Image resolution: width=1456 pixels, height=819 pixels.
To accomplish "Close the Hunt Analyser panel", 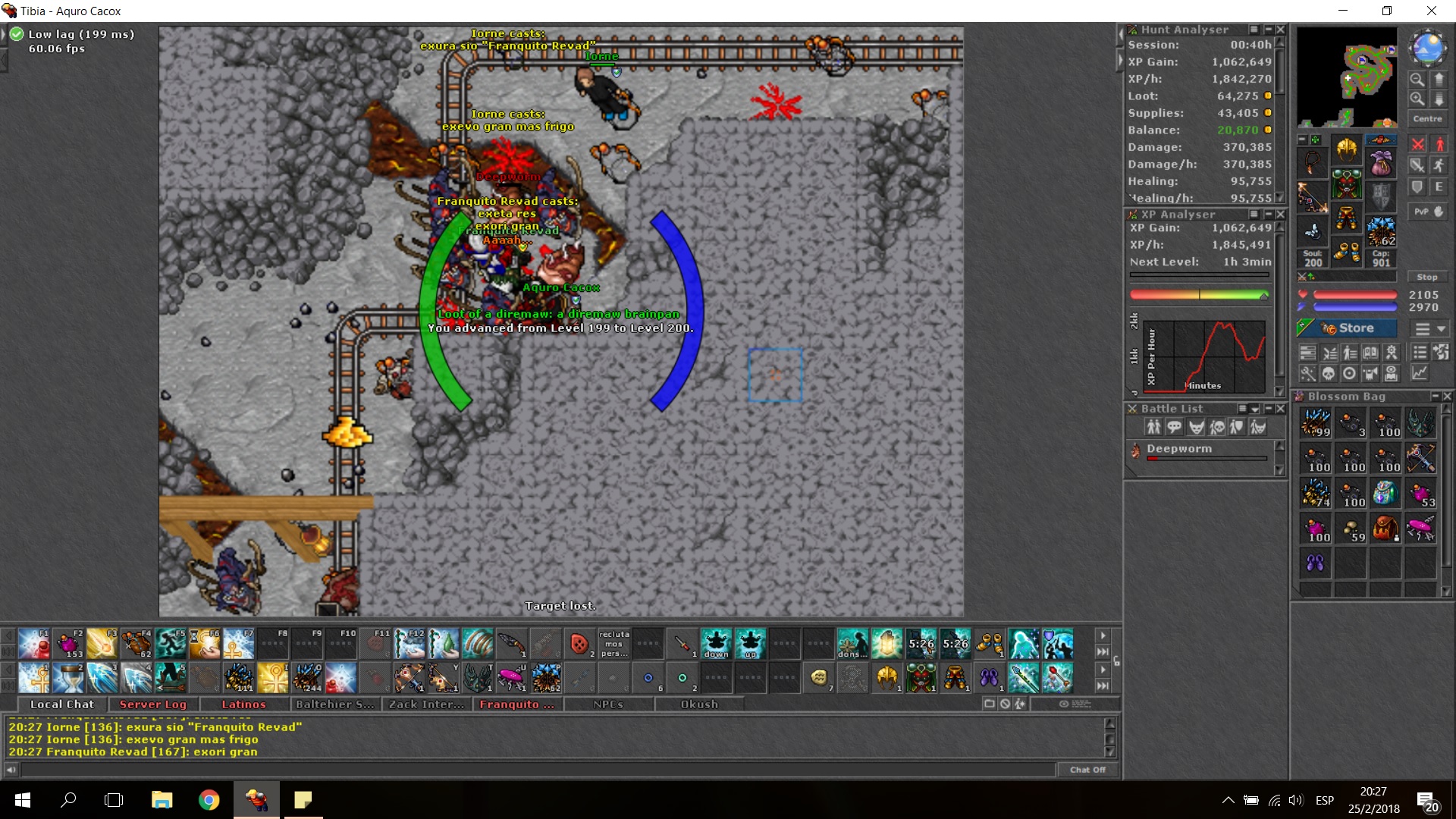I will click(x=1281, y=30).
